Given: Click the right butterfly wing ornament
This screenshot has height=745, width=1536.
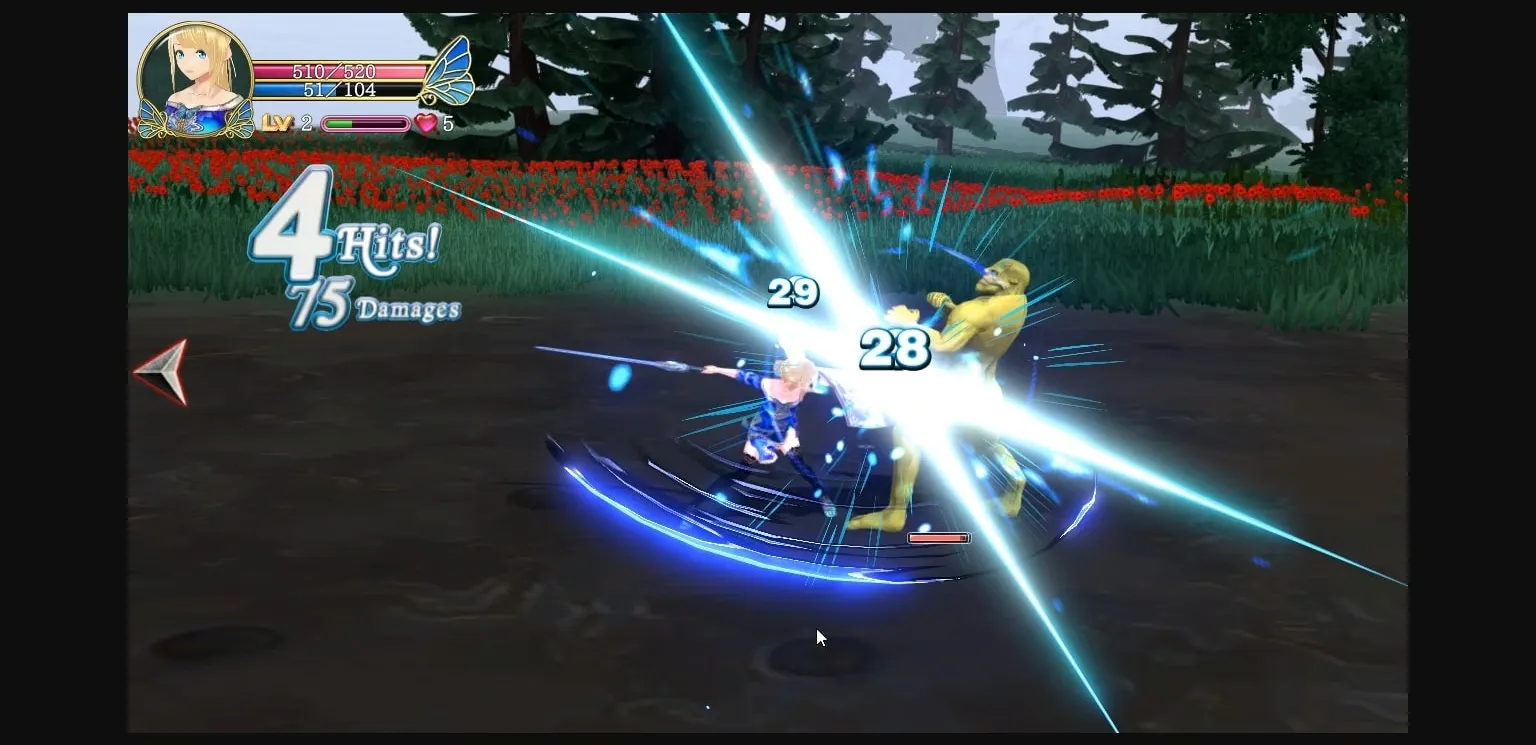Looking at the screenshot, I should (x=449, y=70).
